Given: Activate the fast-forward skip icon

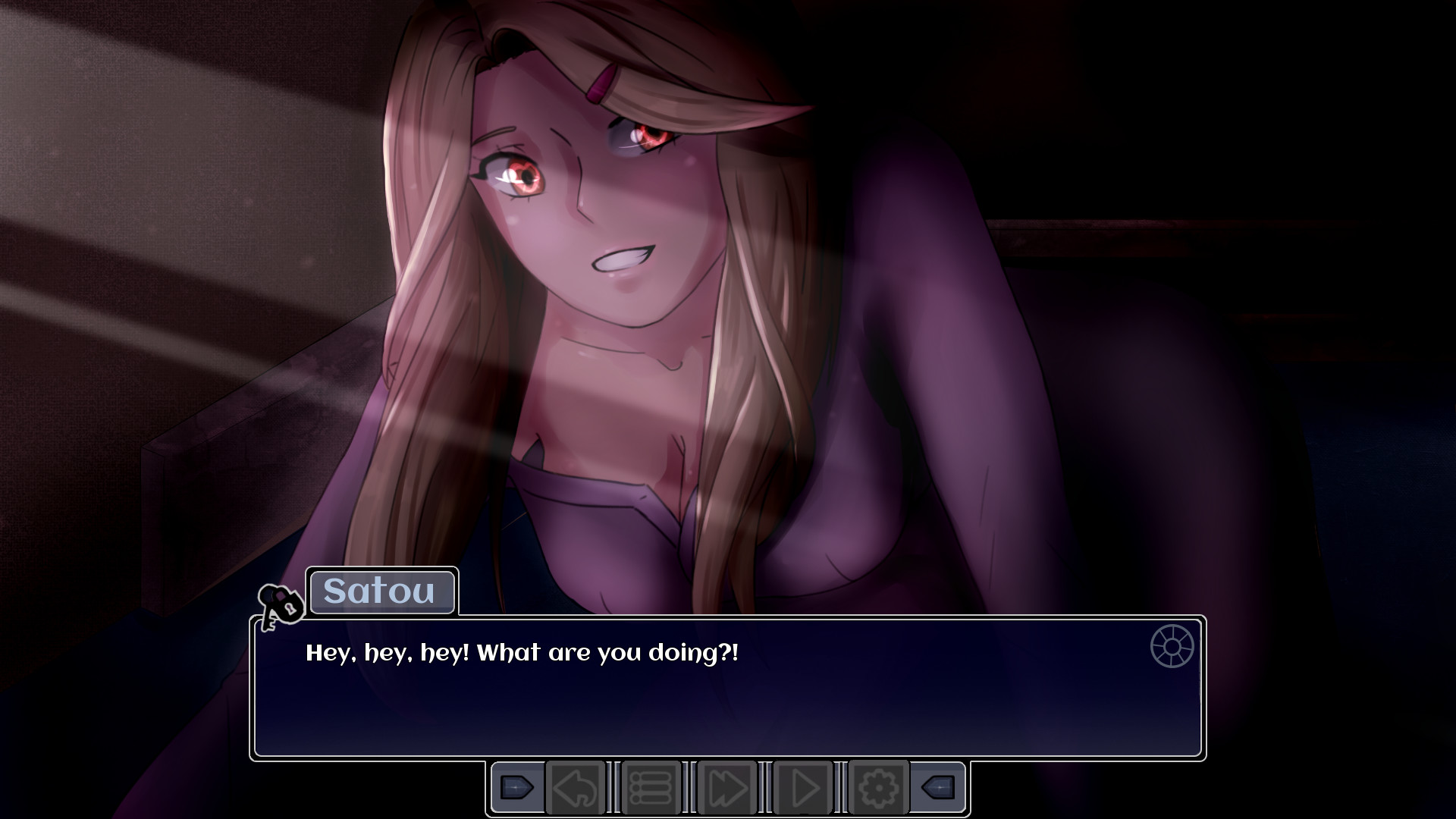Looking at the screenshot, I should coord(730,787).
